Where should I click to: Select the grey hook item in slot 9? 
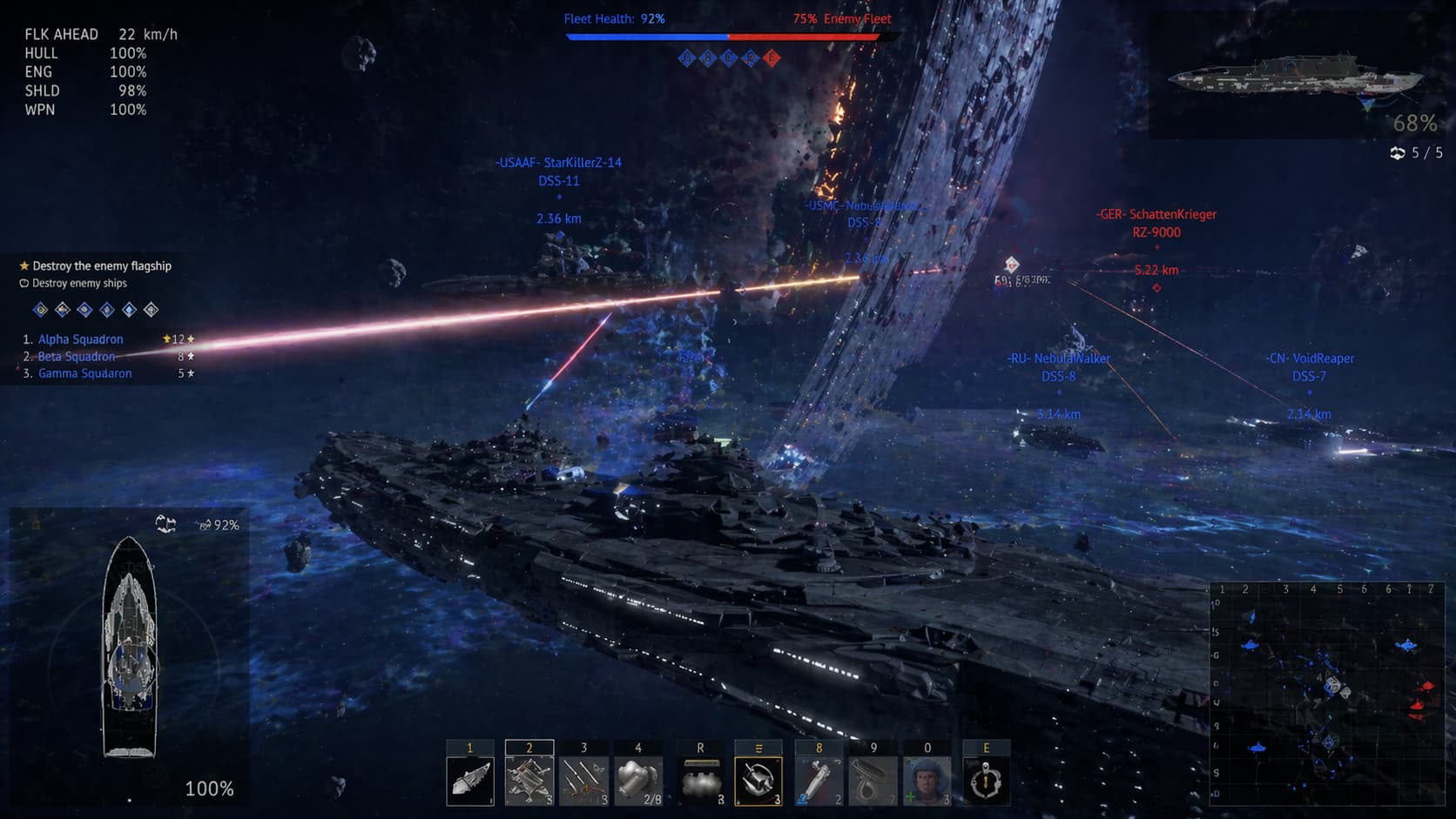click(873, 780)
